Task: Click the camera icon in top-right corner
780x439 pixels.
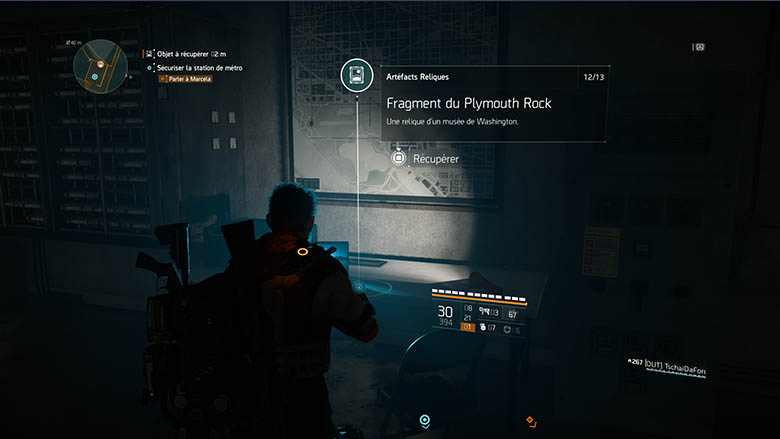Action: [699, 46]
